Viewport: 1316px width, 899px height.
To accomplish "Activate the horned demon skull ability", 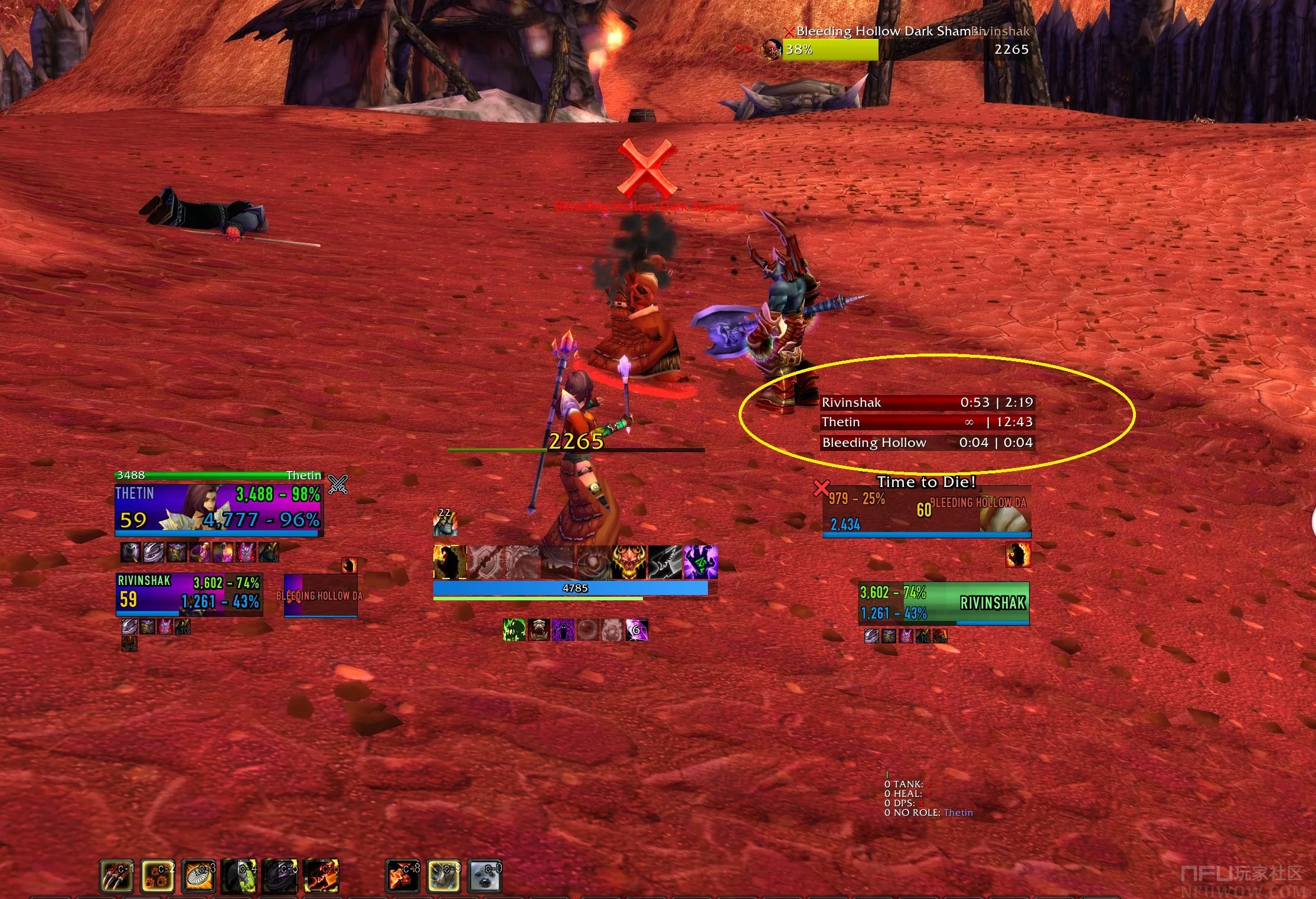I will tap(629, 562).
